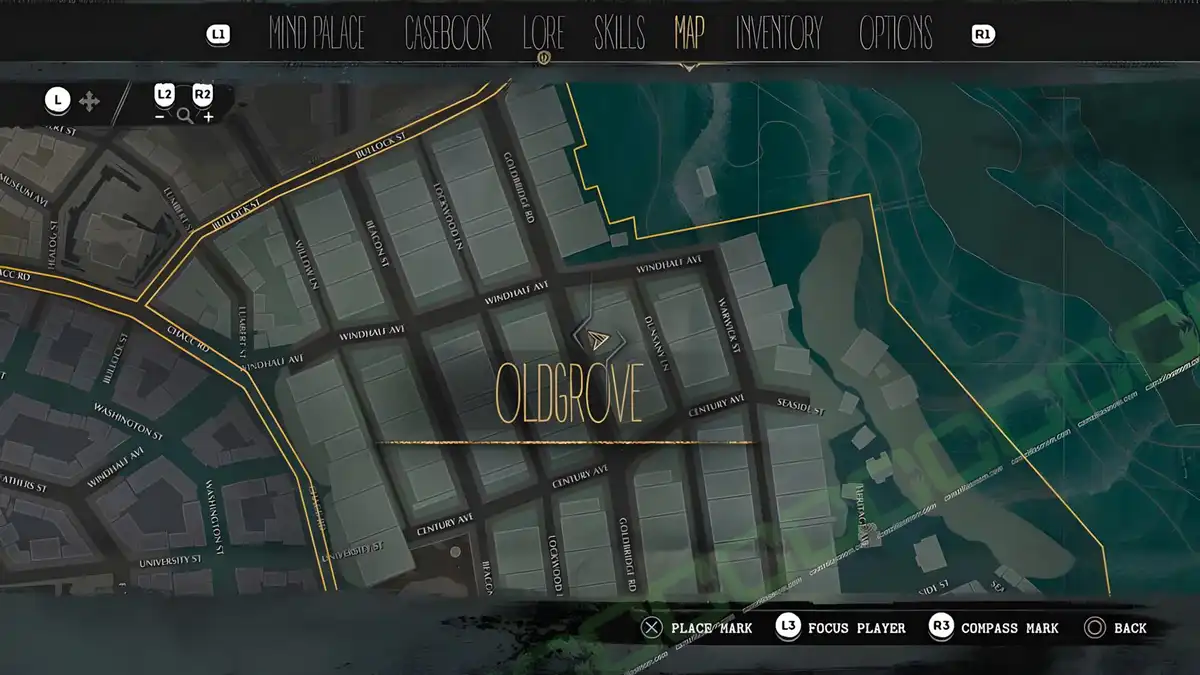Select the Compass Mark option

1009,628
